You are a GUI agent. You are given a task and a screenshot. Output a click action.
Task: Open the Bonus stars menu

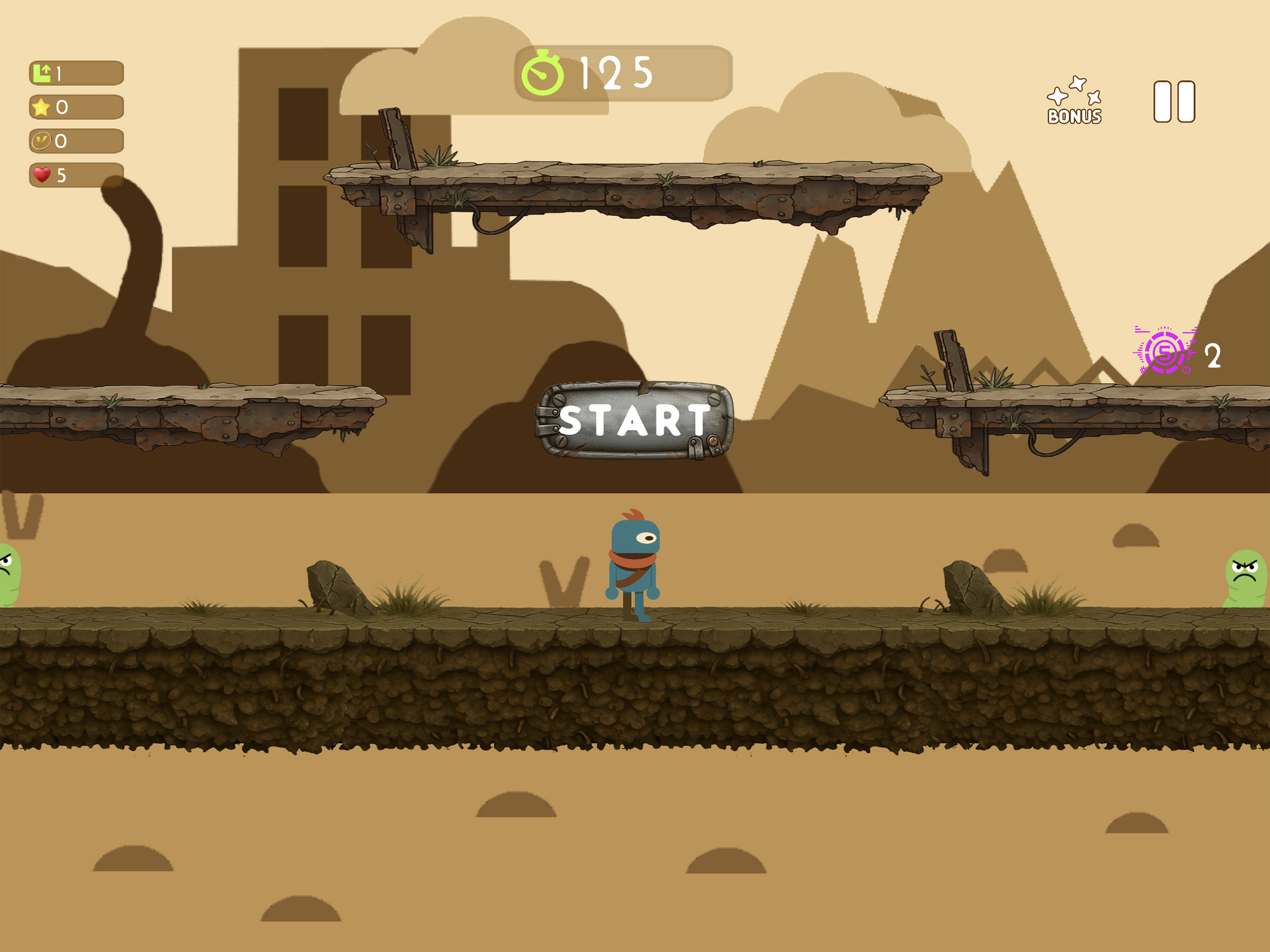point(1074,101)
